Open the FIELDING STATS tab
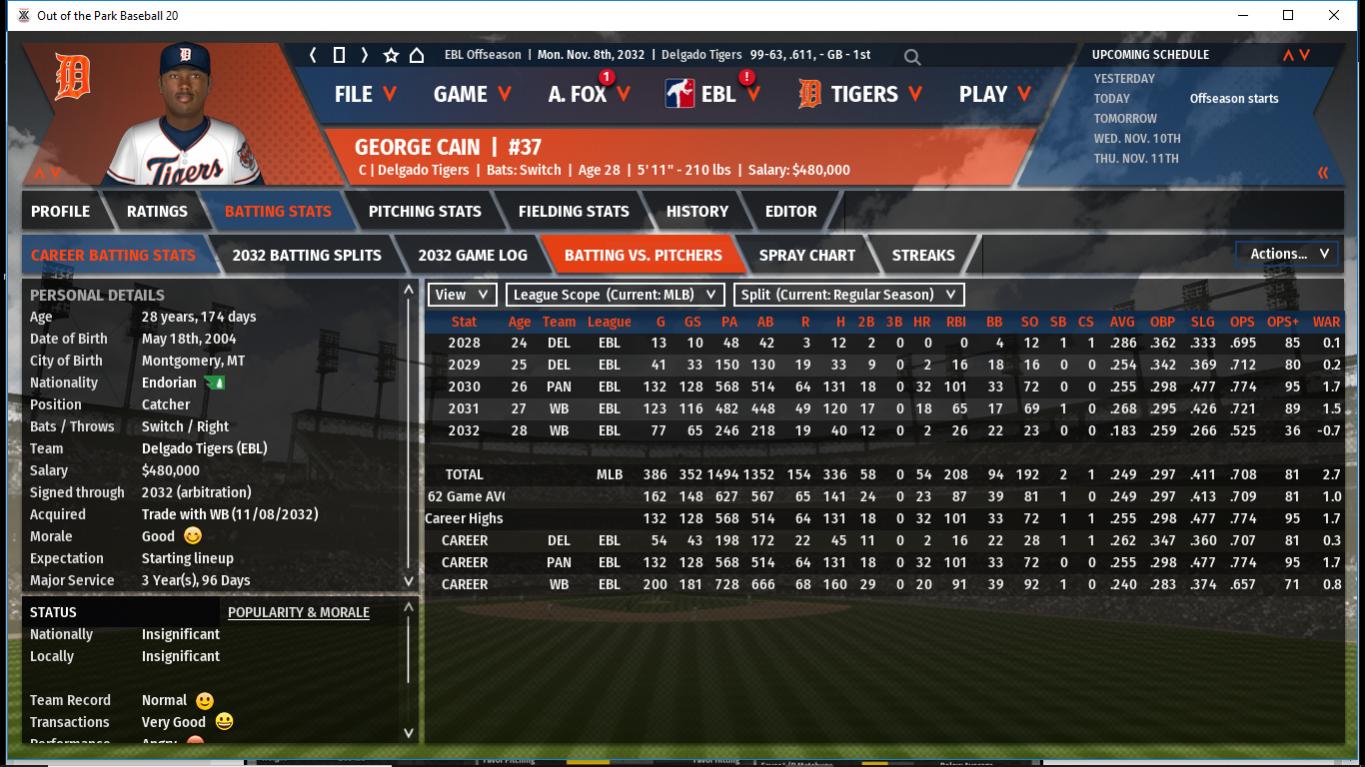Viewport: 1365px width, 767px height. tap(573, 211)
